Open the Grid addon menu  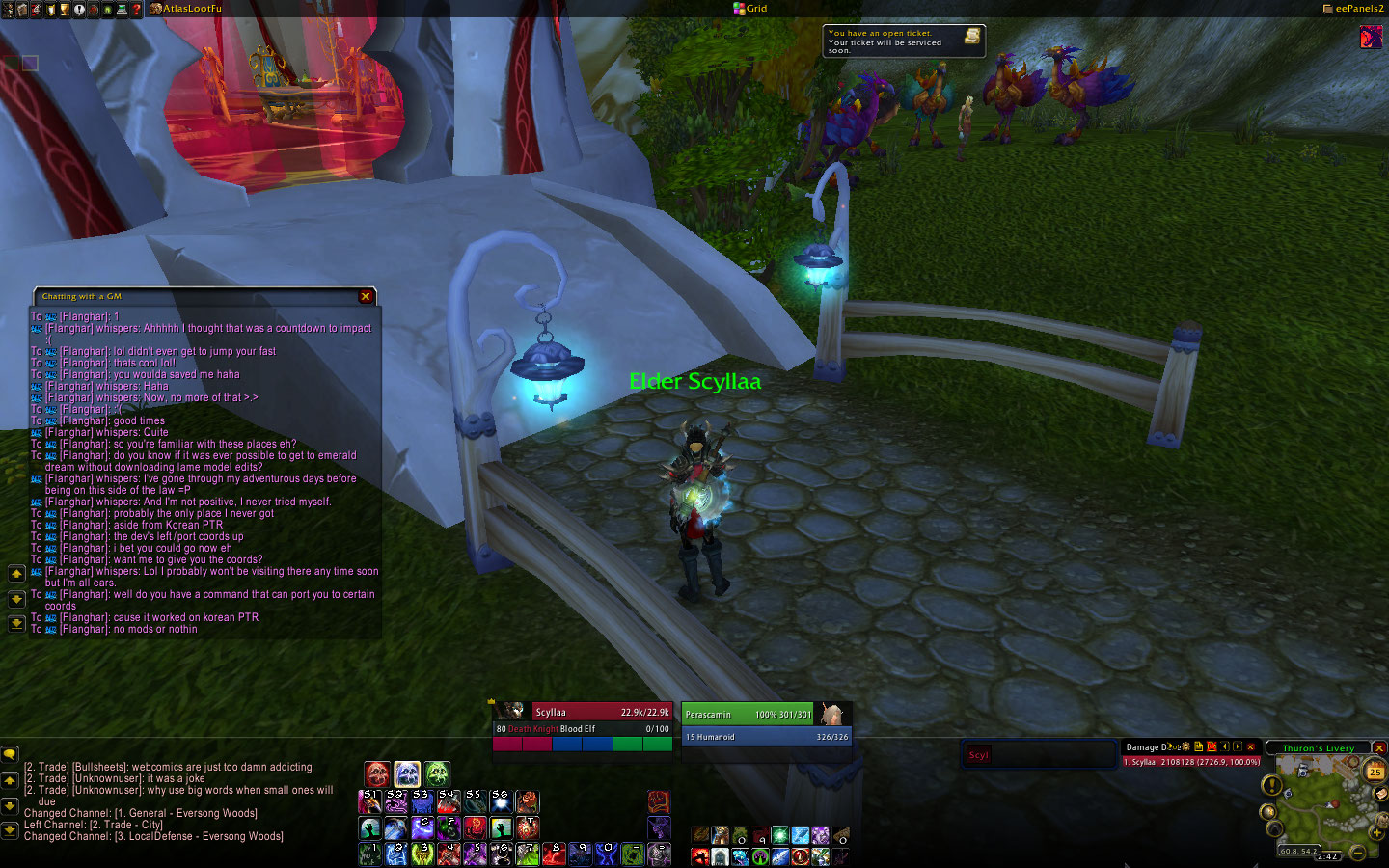point(750,9)
